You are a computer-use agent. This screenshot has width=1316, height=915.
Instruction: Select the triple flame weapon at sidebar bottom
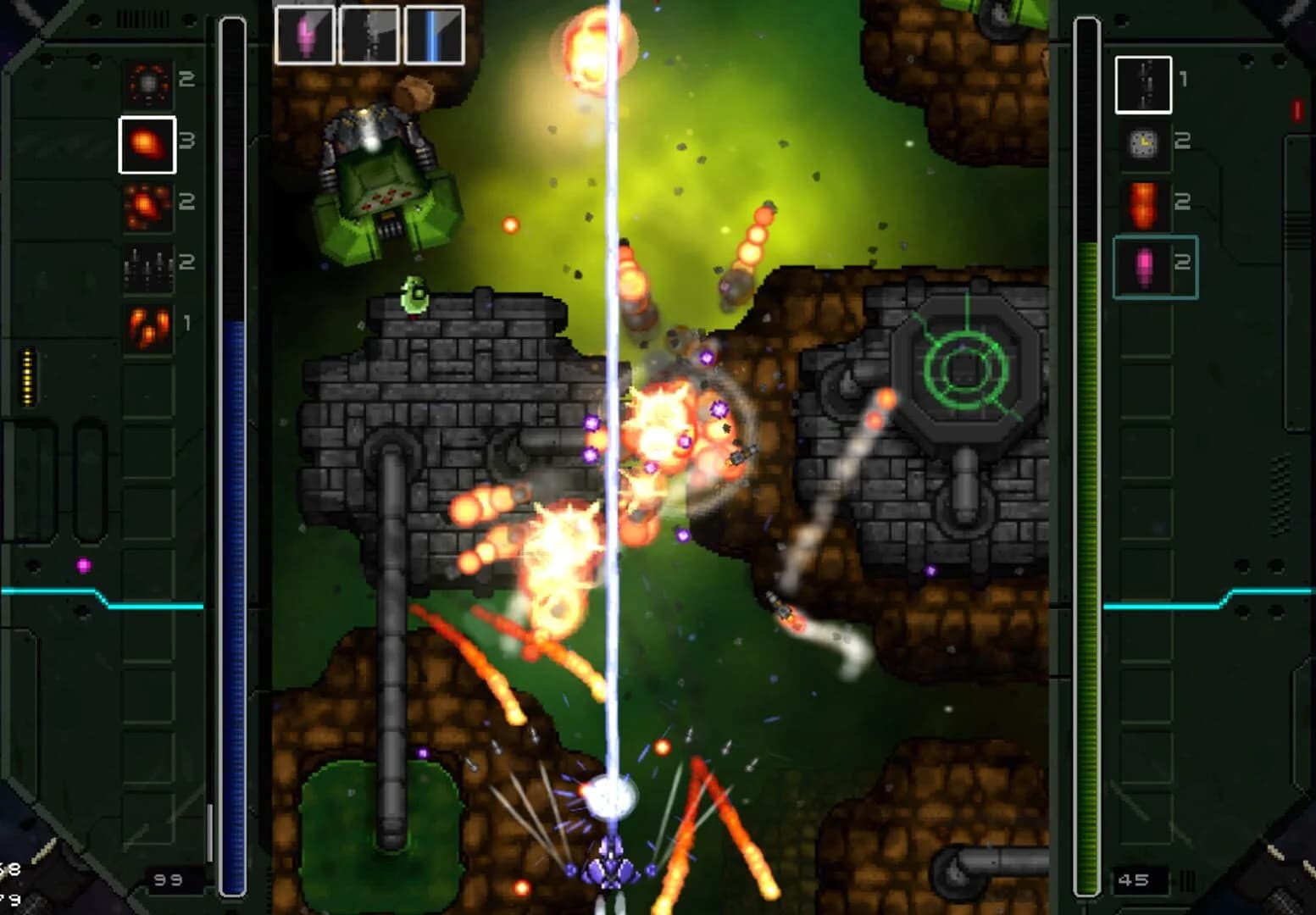click(x=148, y=326)
